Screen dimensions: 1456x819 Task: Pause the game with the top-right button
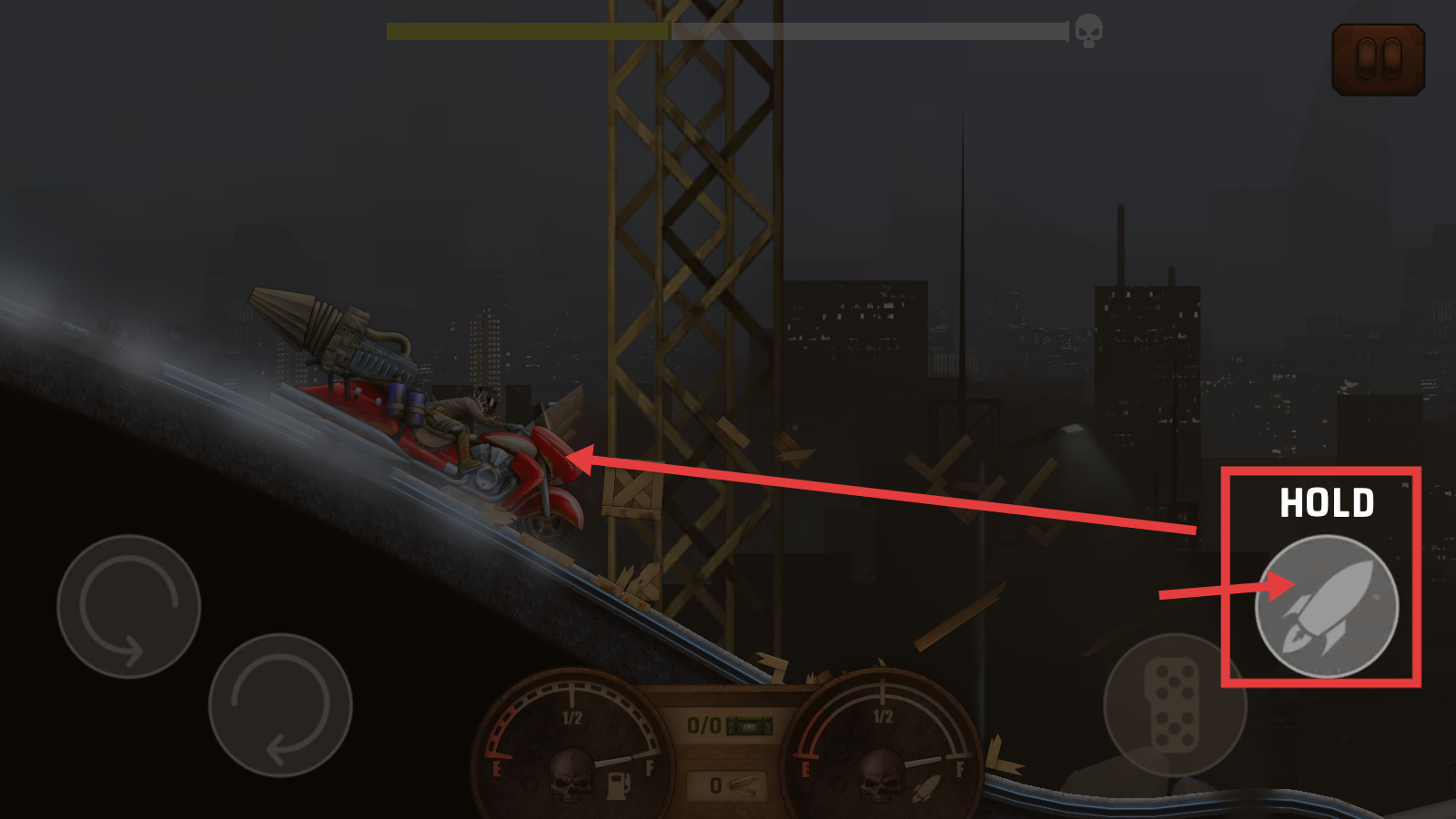coord(1378,59)
